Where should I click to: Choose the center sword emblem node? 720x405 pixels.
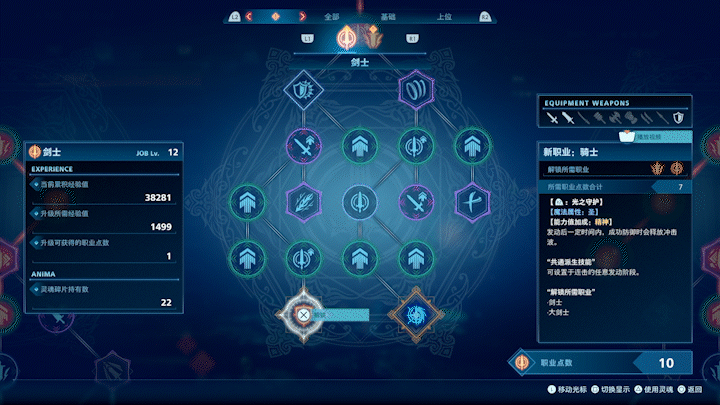[358, 201]
